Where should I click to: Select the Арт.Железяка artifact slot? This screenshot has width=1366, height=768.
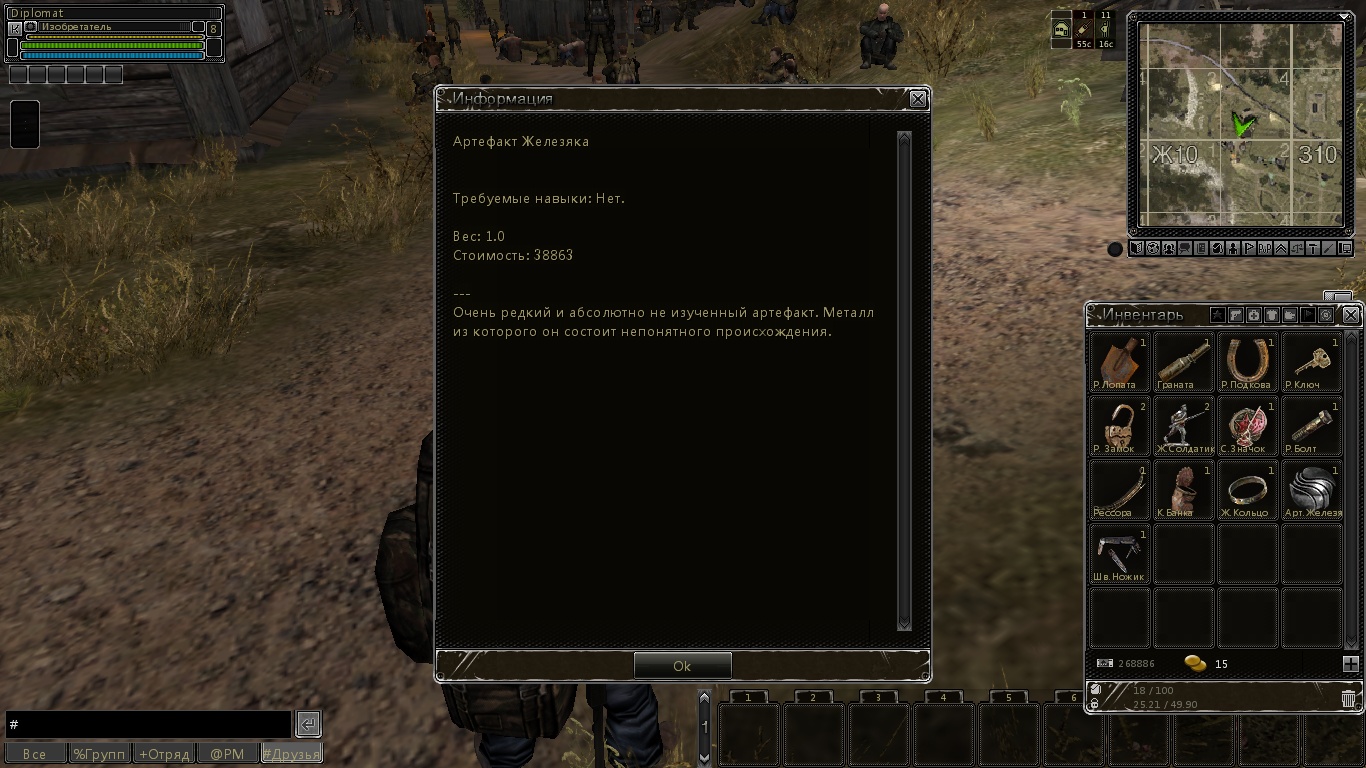point(1311,490)
